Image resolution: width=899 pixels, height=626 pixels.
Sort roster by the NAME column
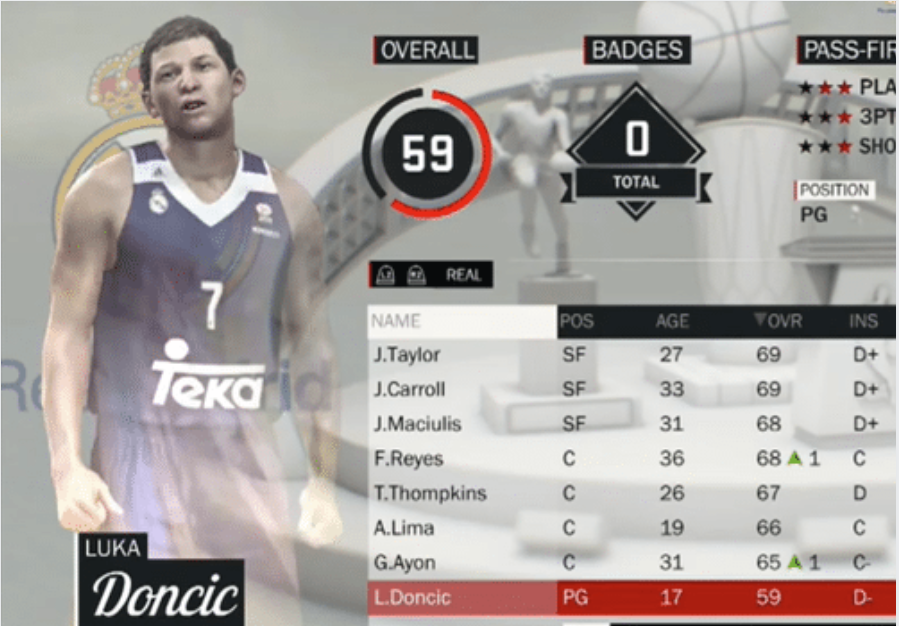[x=396, y=321]
